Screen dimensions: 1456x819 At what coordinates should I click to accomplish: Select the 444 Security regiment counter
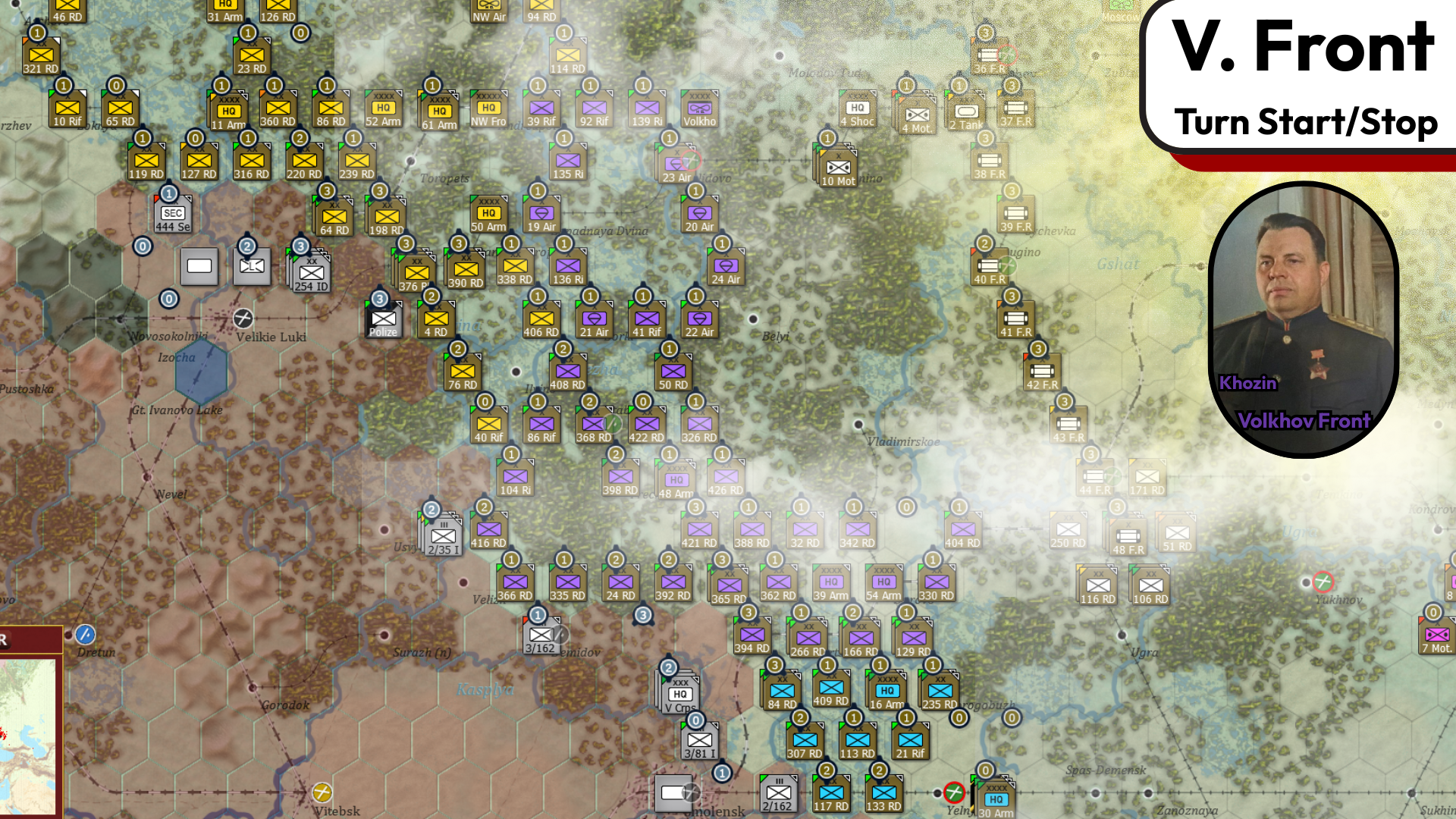[x=173, y=213]
